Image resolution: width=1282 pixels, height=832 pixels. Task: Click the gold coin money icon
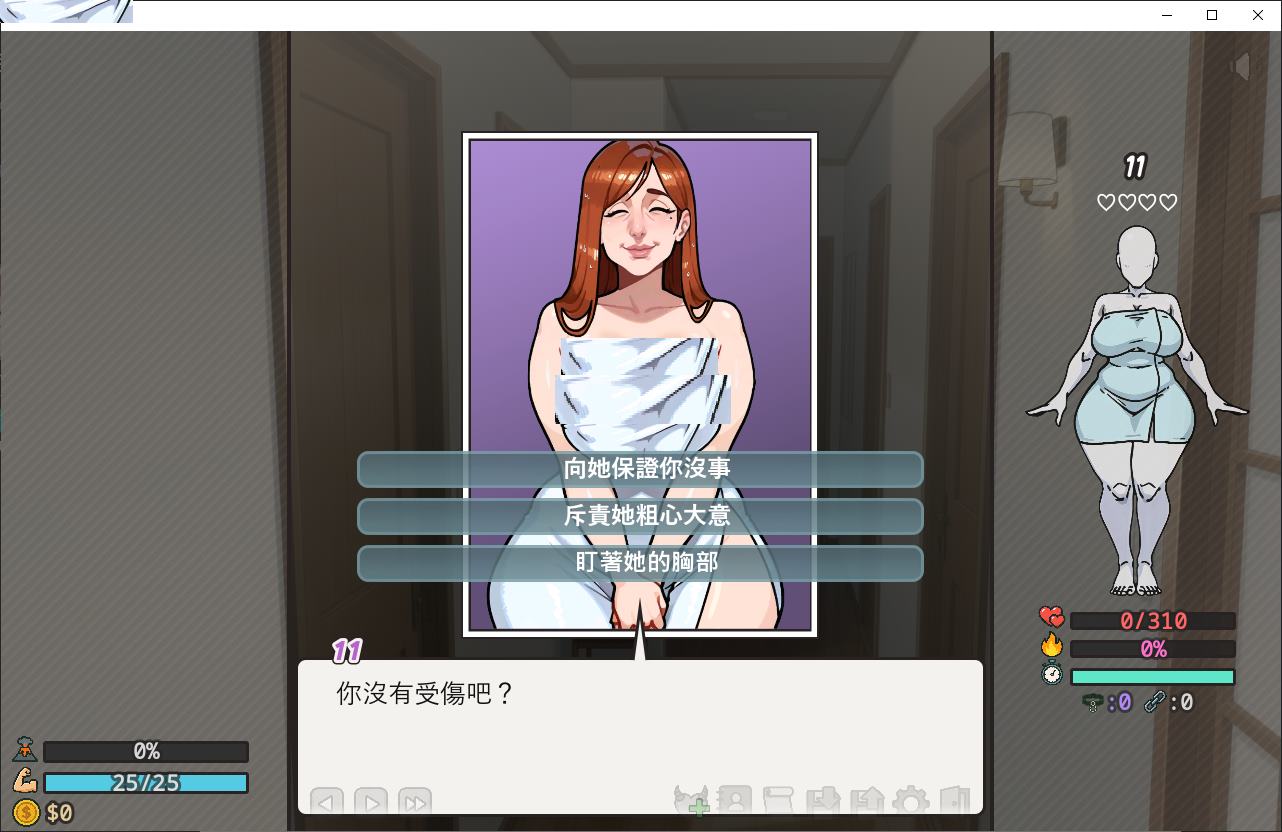[x=25, y=812]
